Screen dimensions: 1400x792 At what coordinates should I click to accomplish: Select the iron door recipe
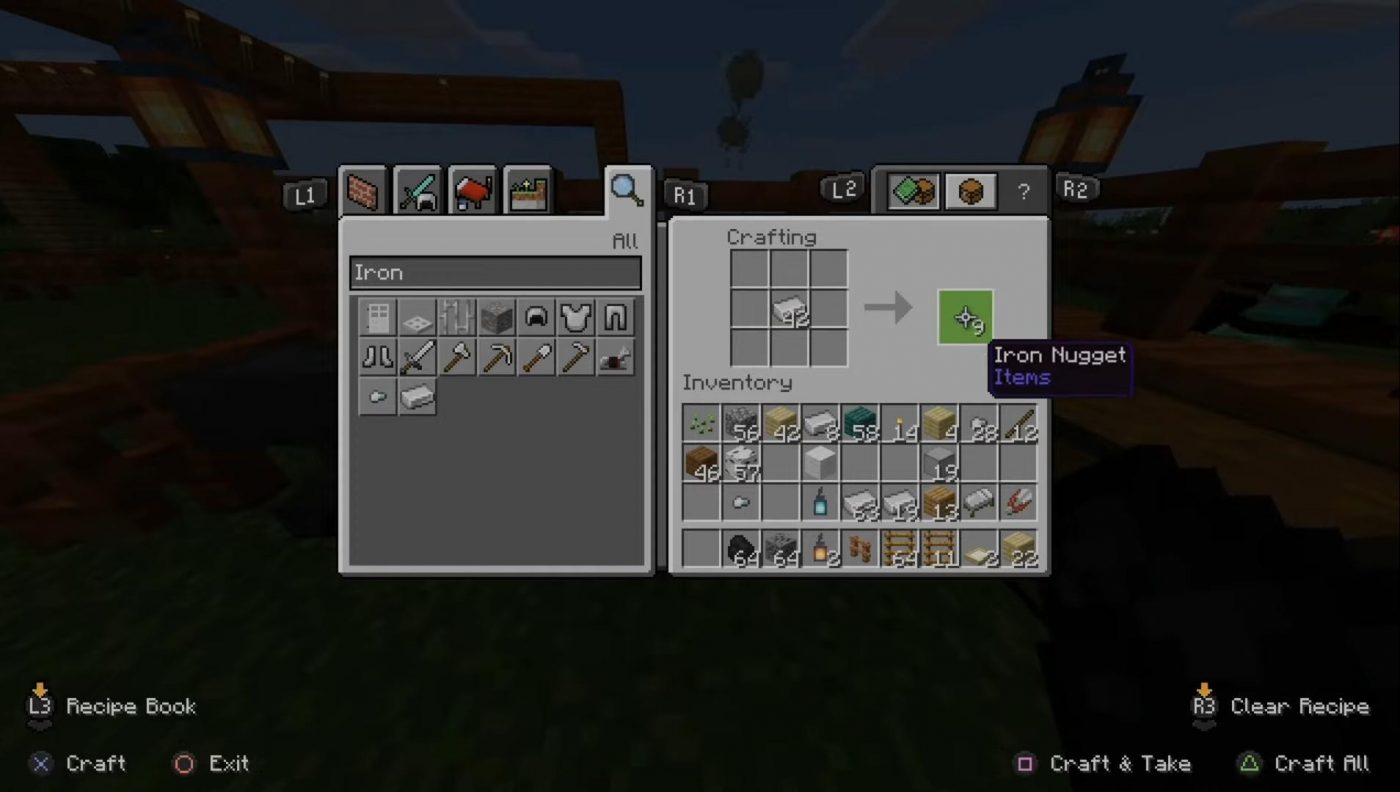pyautogui.click(x=378, y=317)
